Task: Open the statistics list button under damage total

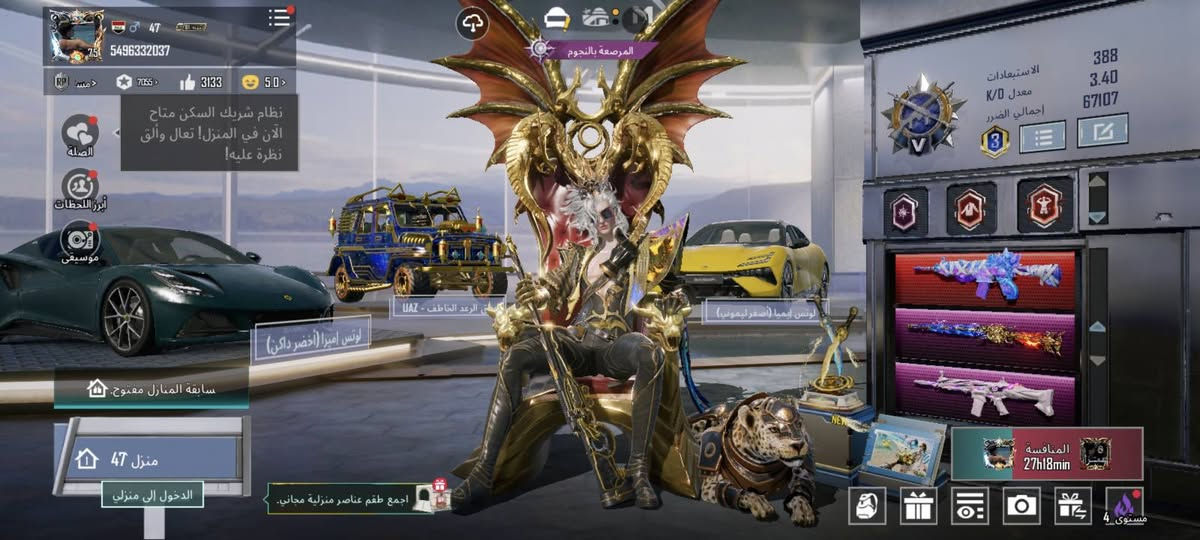Action: pyautogui.click(x=1042, y=135)
